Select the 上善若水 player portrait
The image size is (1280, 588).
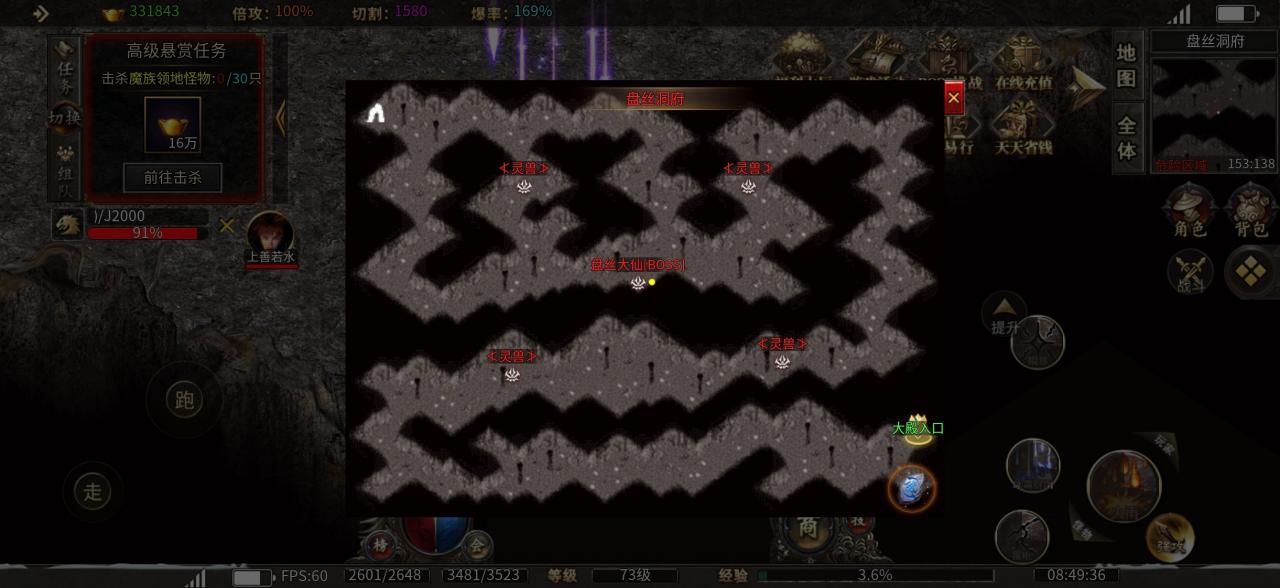[x=271, y=236]
